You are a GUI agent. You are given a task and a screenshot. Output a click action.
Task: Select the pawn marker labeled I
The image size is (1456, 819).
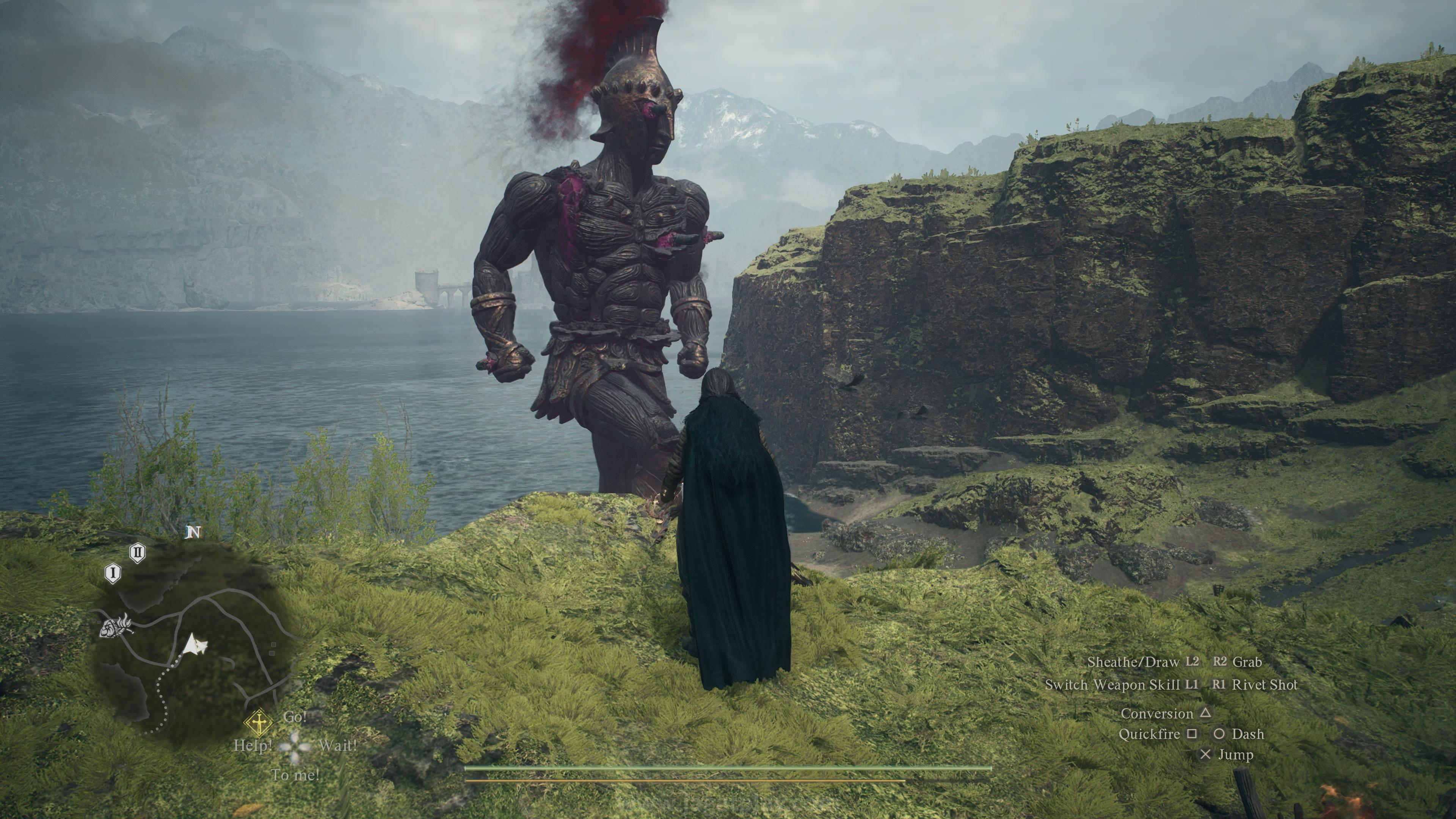113,573
